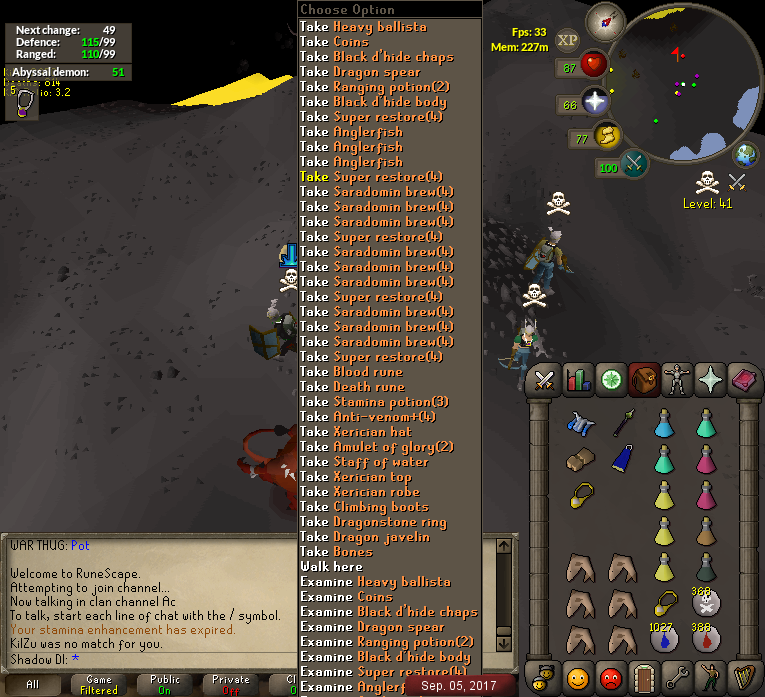Pick Take Stamina potion(3) option
765x697 pixels.
(x=374, y=402)
